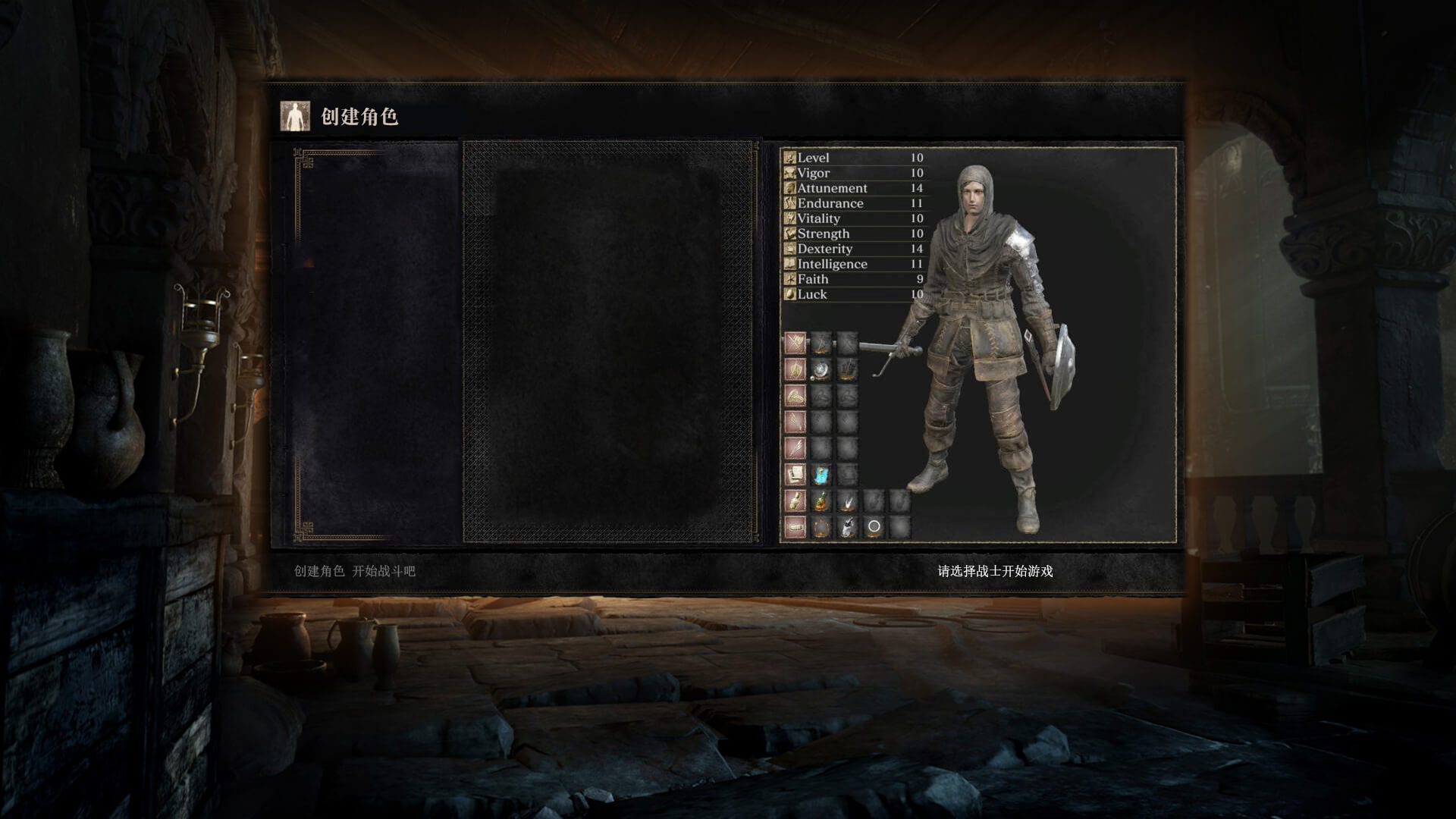
Task: Choose the pink bottle category icon
Action: [x=795, y=501]
